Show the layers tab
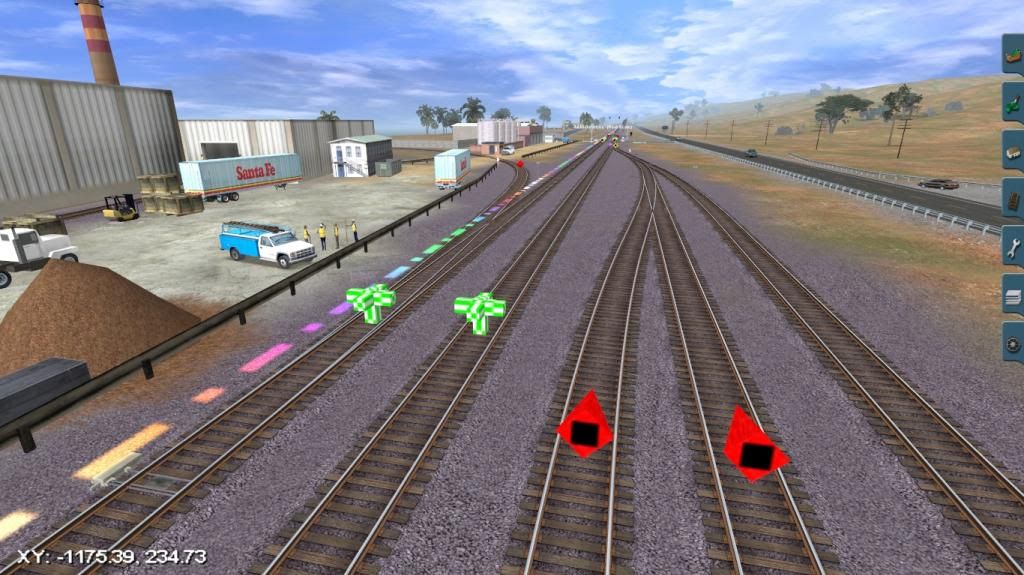1024x575 pixels. pyautogui.click(x=1013, y=294)
